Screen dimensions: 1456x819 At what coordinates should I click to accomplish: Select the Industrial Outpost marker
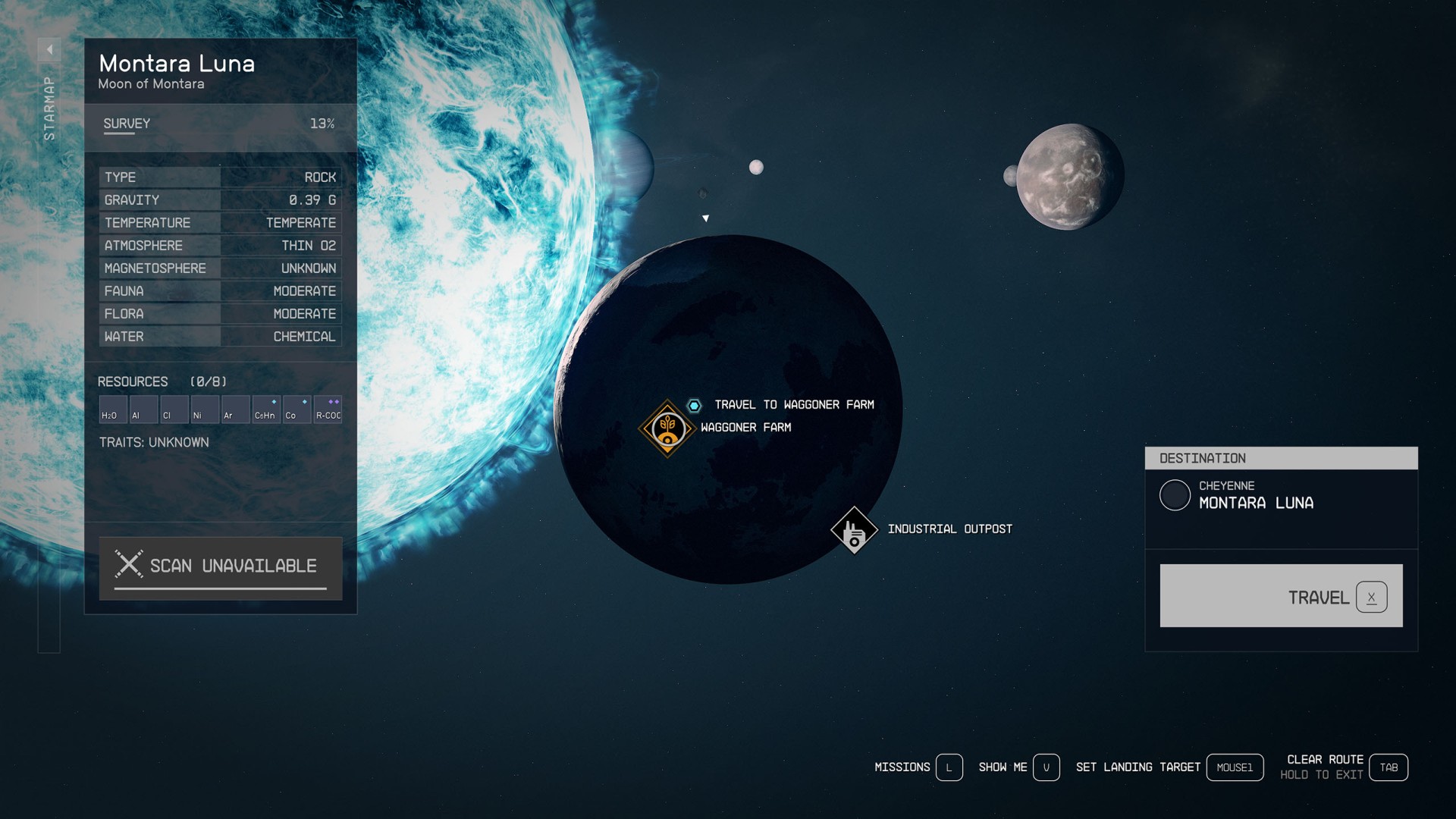click(x=854, y=530)
